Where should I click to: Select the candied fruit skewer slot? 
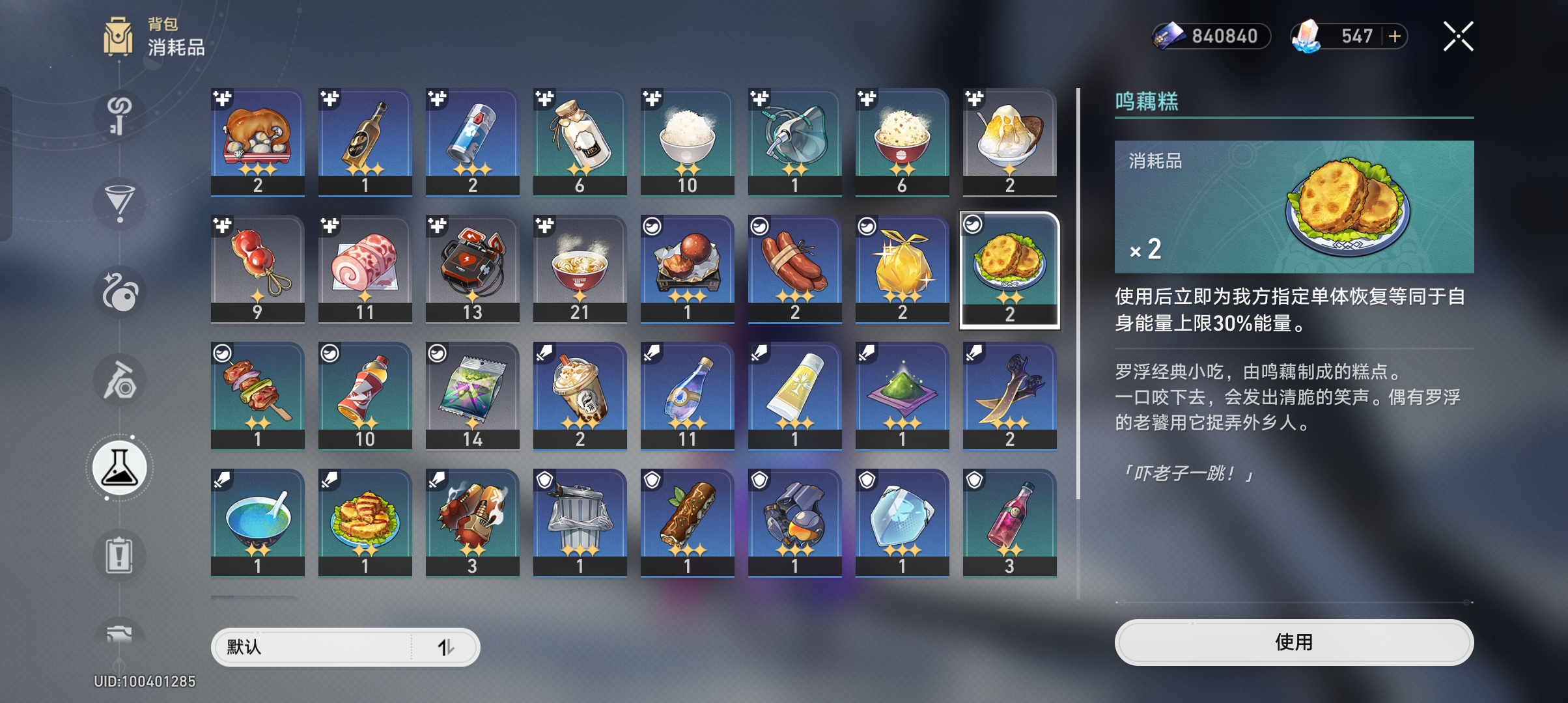(x=258, y=268)
